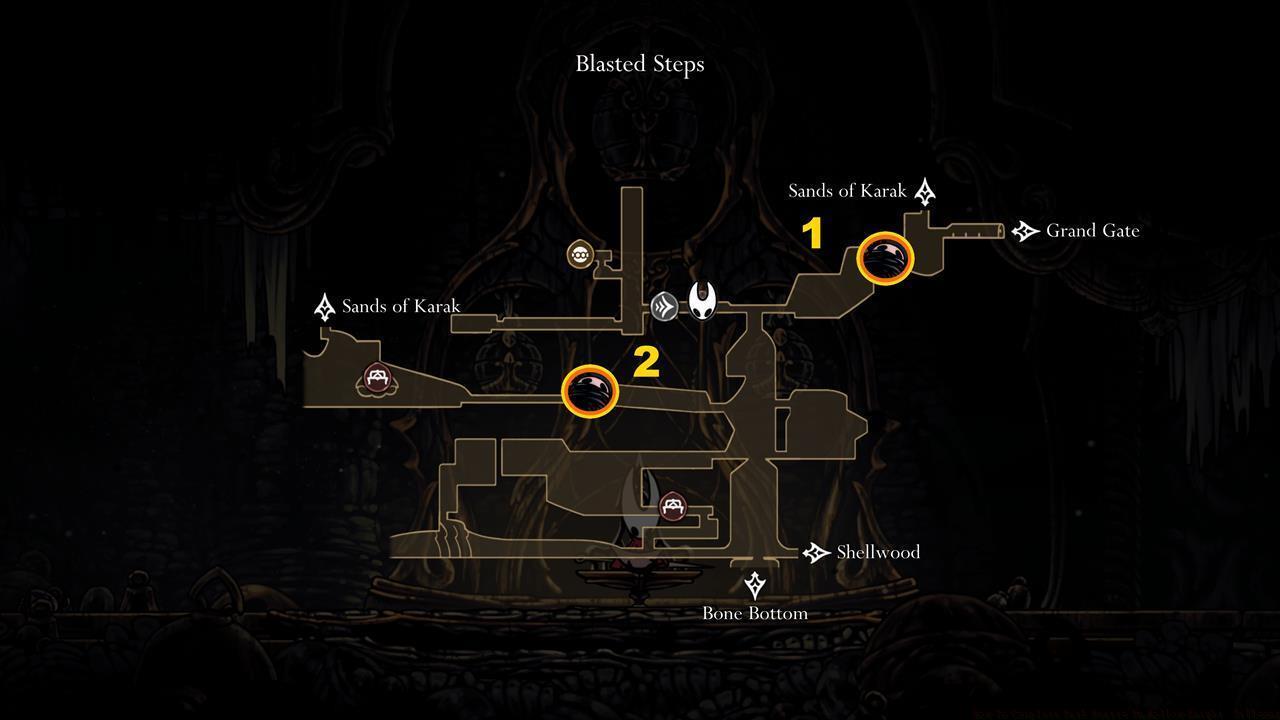Click the Grand Gate text label
Screen dimensions: 1280x720
1092,231
